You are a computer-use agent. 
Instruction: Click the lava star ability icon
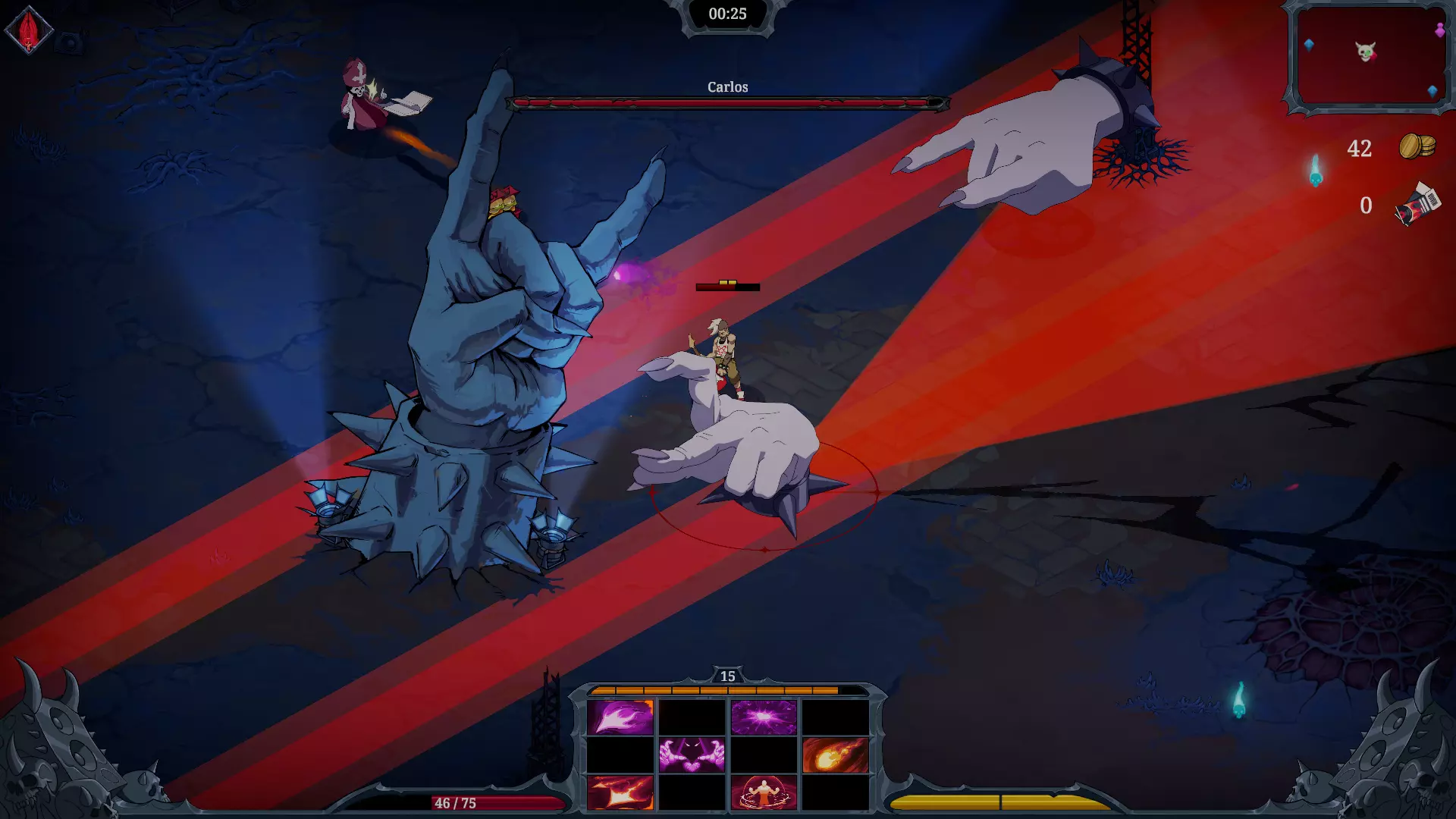coord(620,793)
